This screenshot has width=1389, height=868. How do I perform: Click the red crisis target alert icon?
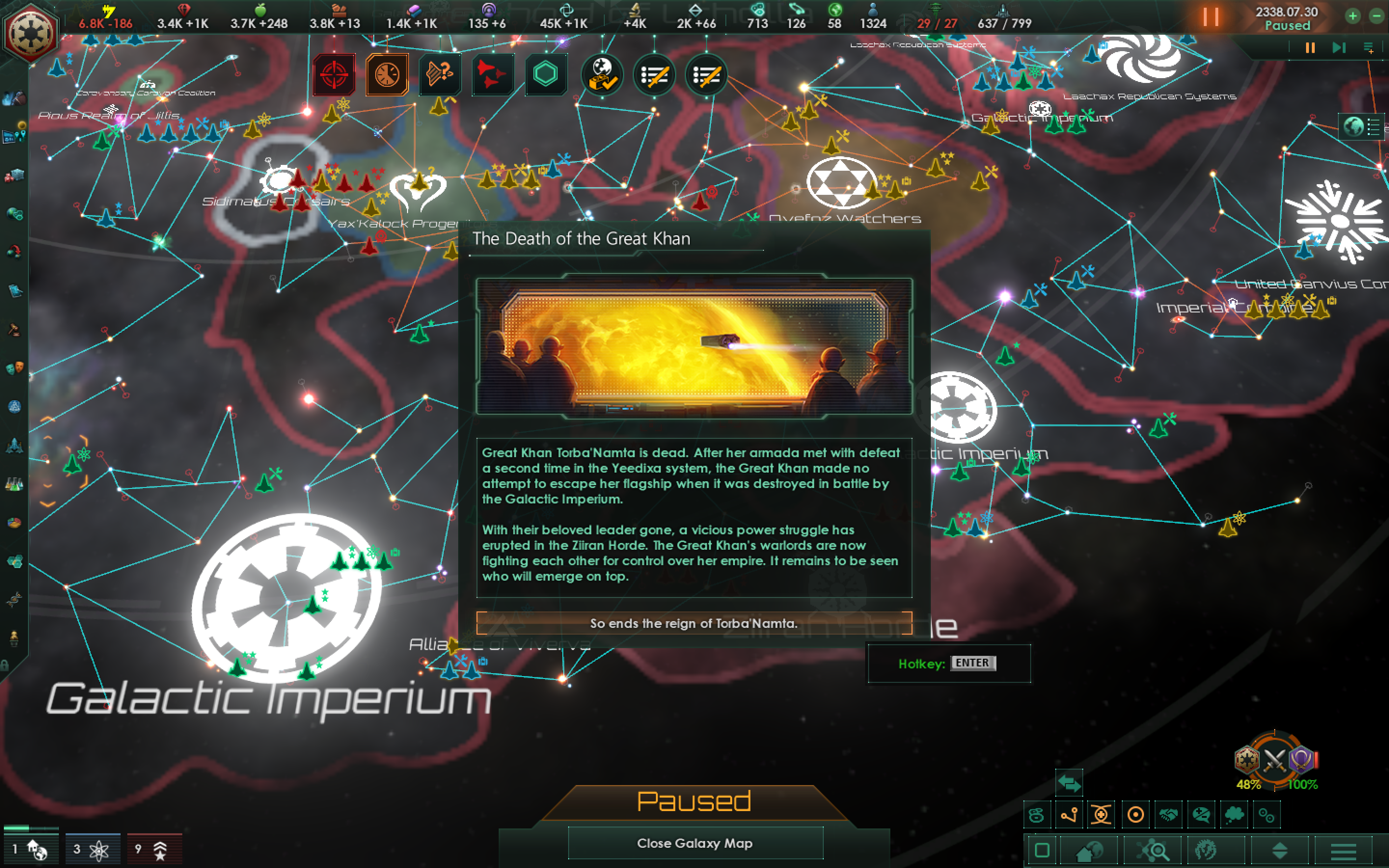coord(335,74)
